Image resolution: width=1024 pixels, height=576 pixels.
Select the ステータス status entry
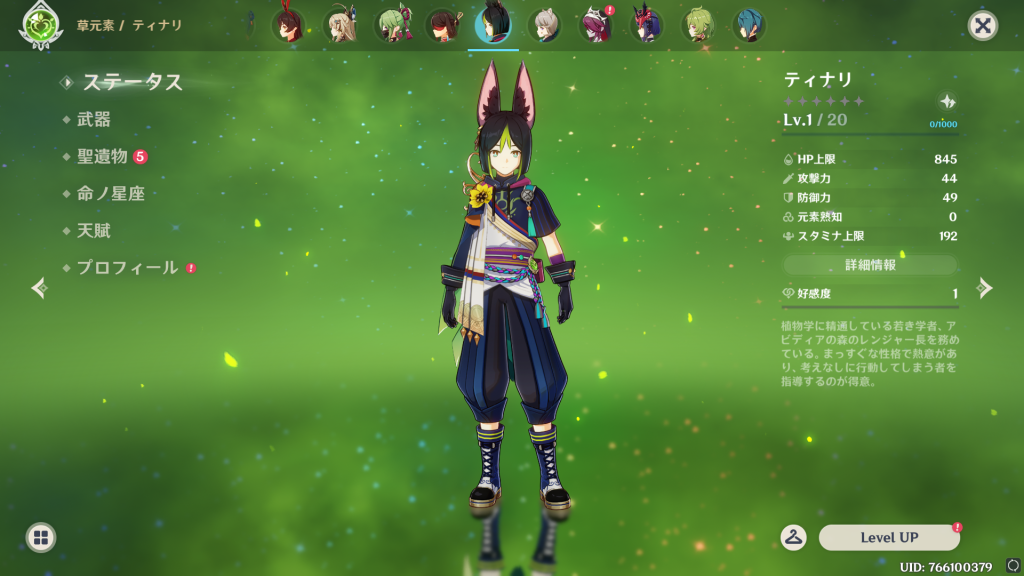[x=132, y=82]
